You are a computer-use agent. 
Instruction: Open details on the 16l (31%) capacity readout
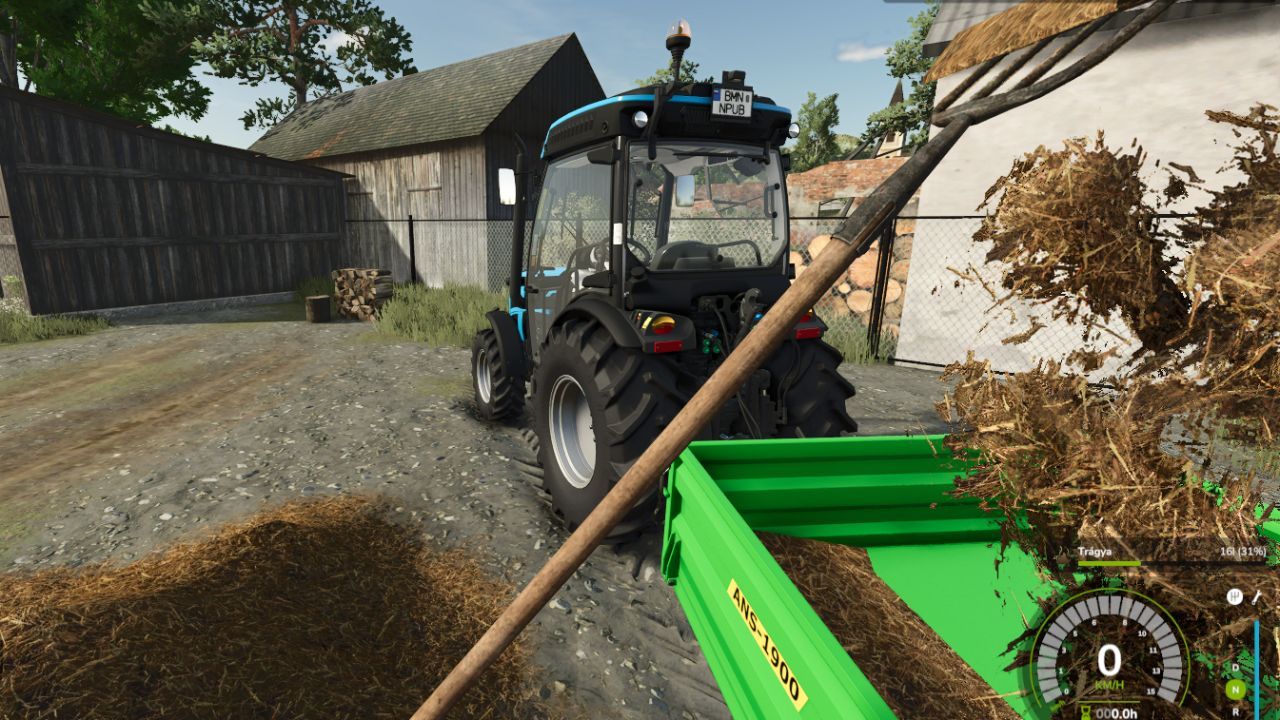[x=1243, y=550]
